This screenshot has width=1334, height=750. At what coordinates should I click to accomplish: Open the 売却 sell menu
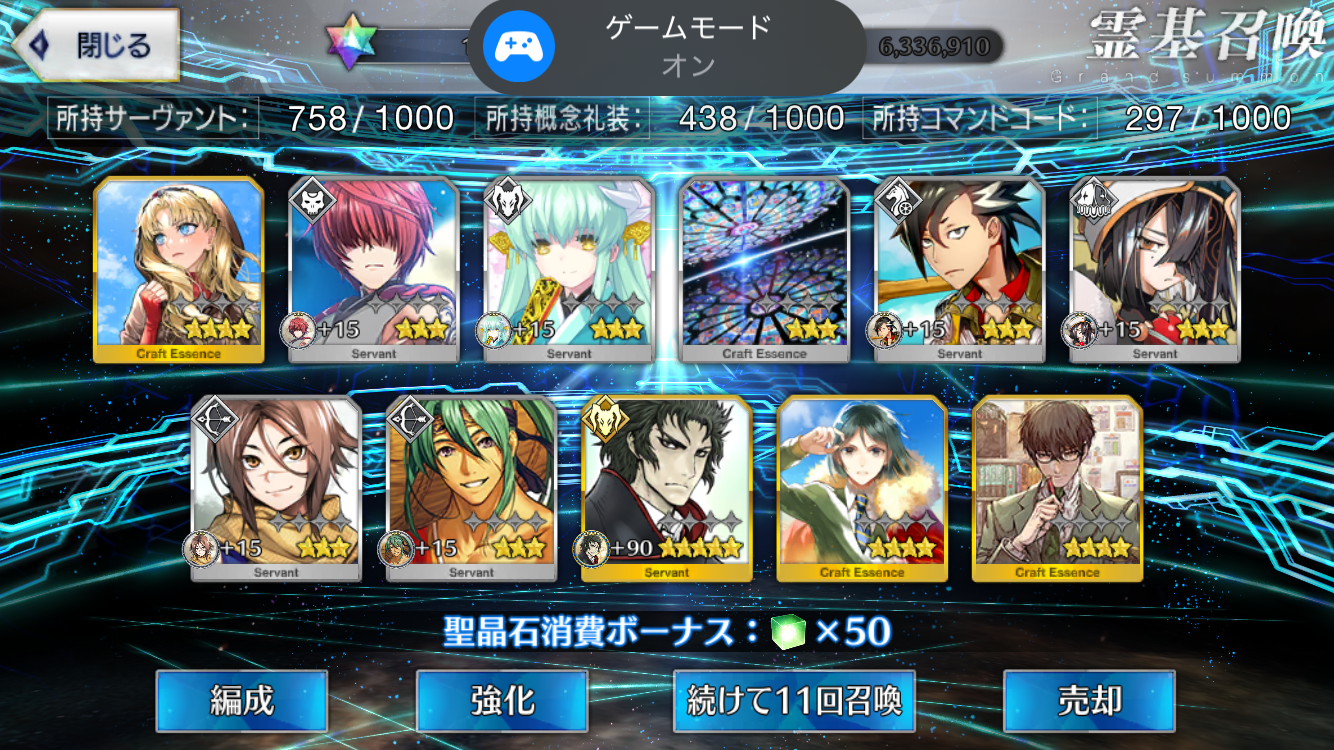pyautogui.click(x=1089, y=701)
